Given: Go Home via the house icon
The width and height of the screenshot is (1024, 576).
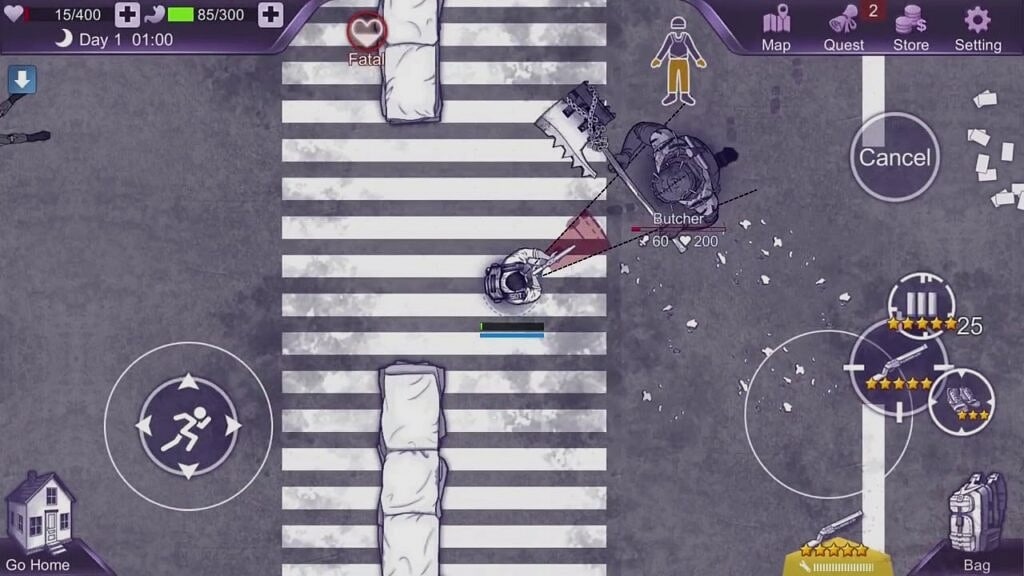Looking at the screenshot, I should tap(40, 520).
